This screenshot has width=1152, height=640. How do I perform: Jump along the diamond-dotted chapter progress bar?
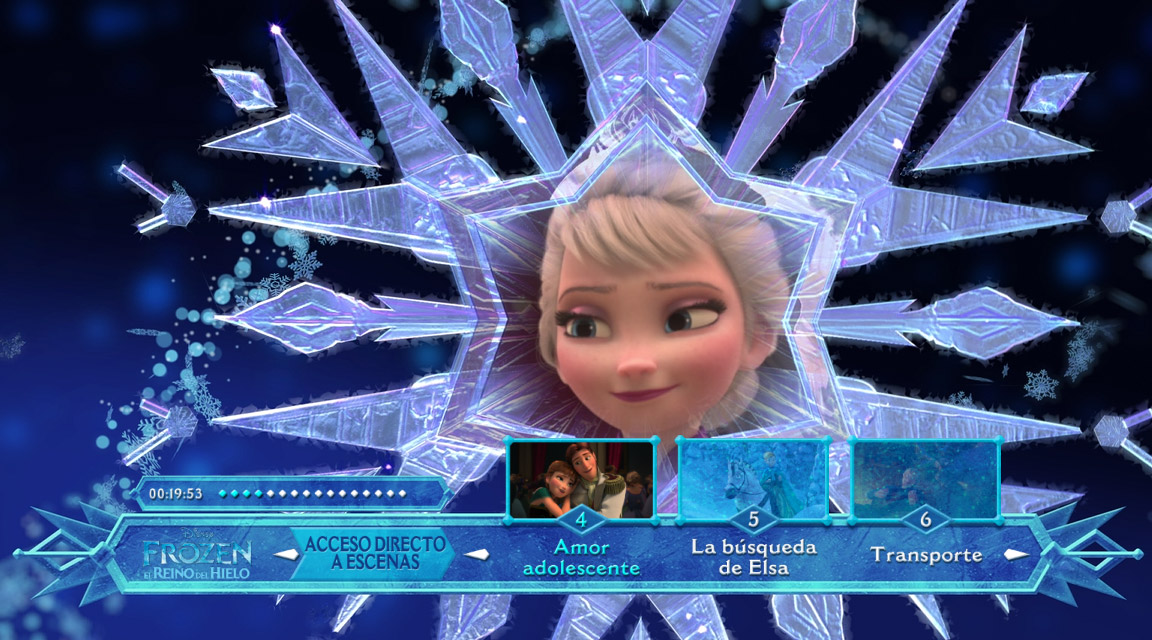[312, 493]
